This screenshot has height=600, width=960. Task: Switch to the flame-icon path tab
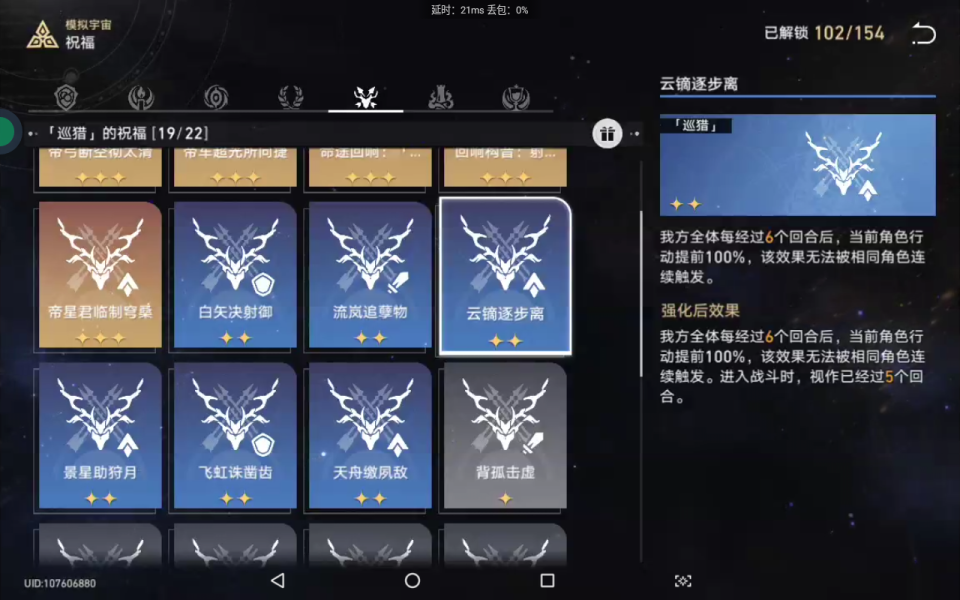pyautogui.click(x=141, y=97)
